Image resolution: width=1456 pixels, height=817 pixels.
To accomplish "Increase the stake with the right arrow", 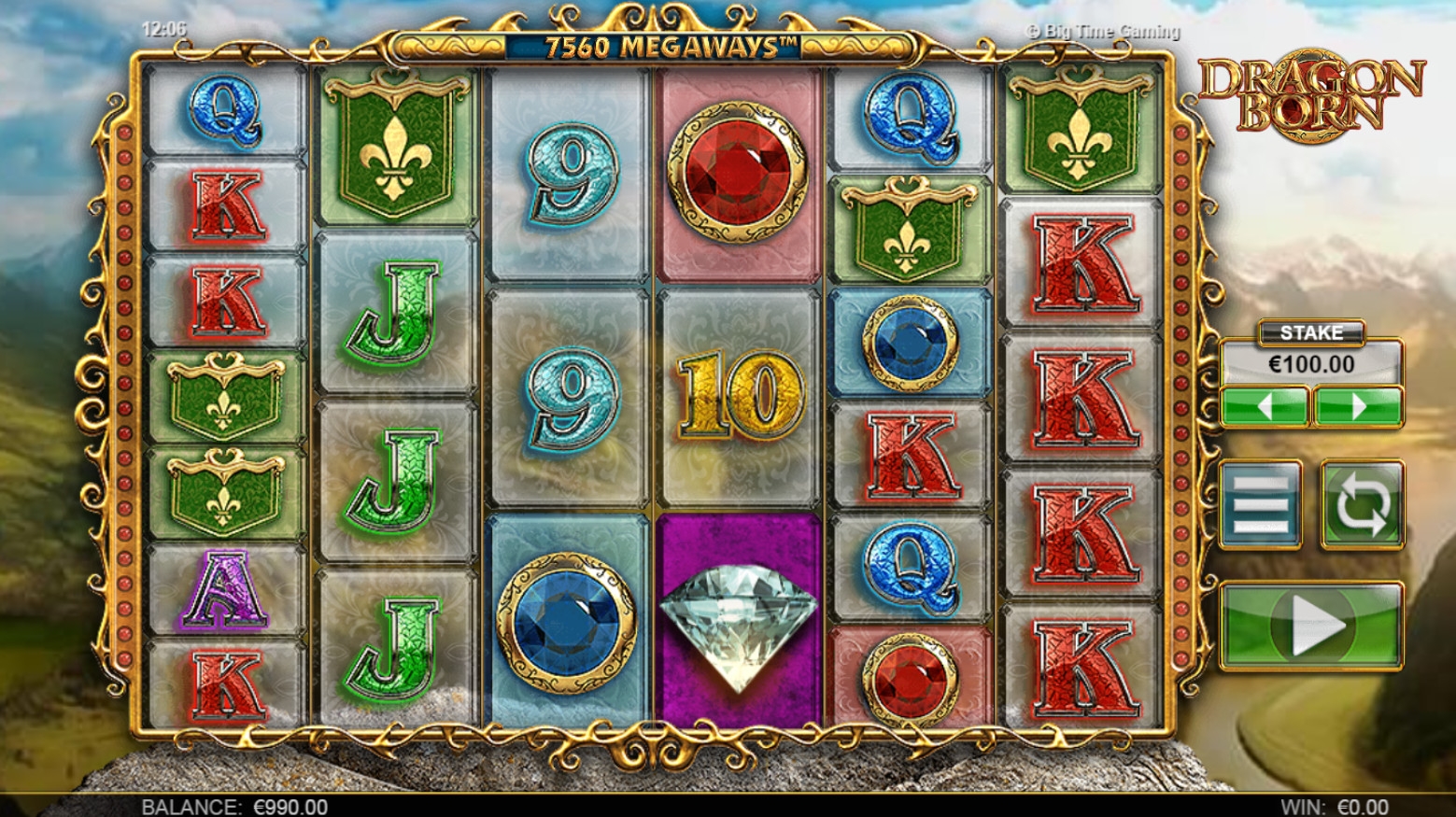I will click(x=1358, y=407).
